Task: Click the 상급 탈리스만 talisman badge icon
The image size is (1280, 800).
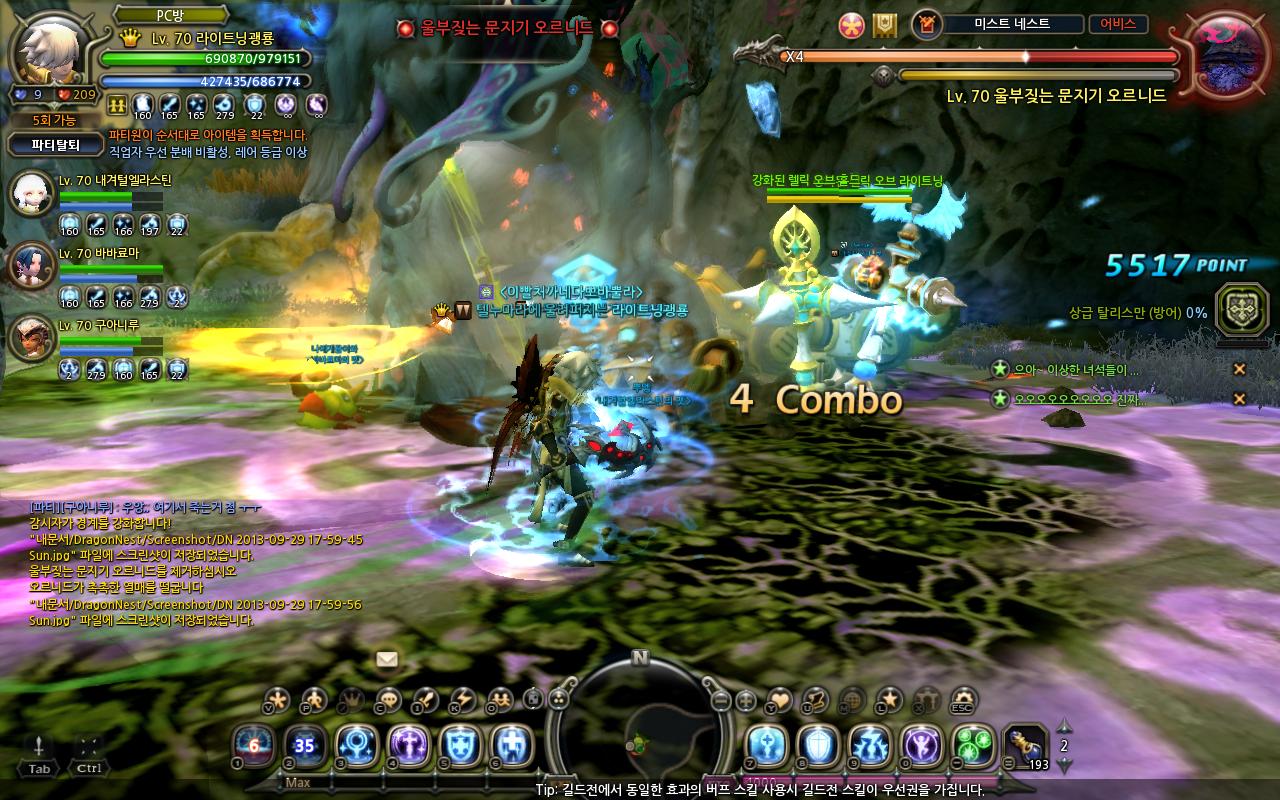Action: tap(1235, 309)
